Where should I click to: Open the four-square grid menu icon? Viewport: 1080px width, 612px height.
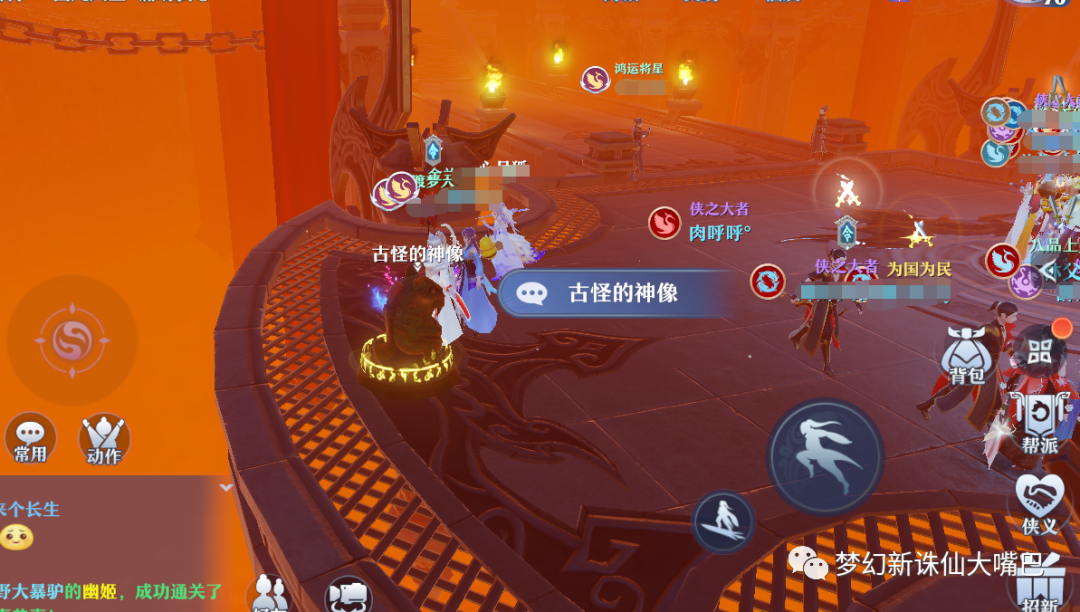(1040, 351)
